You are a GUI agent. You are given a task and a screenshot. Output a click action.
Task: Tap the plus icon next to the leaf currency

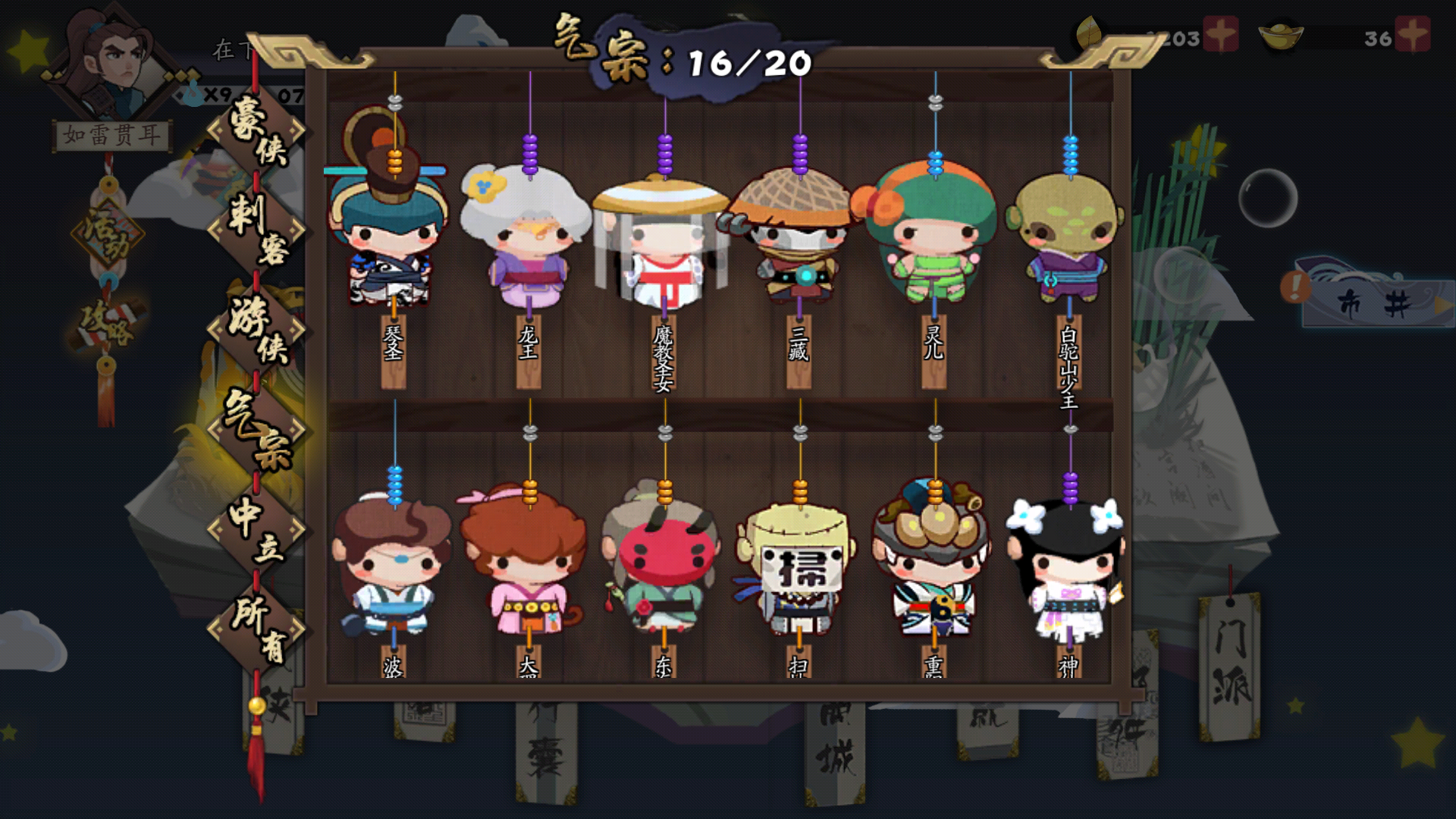pyautogui.click(x=1219, y=33)
